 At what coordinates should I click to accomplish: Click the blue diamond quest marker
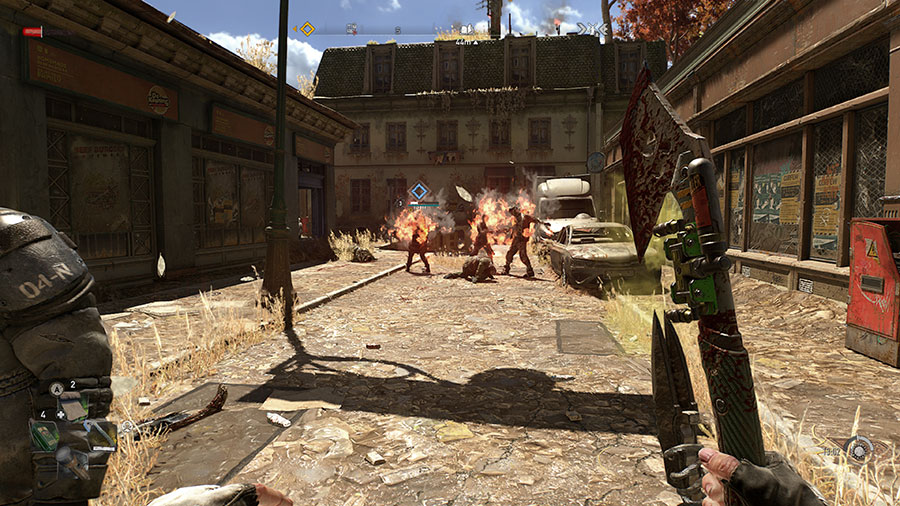tap(420, 191)
